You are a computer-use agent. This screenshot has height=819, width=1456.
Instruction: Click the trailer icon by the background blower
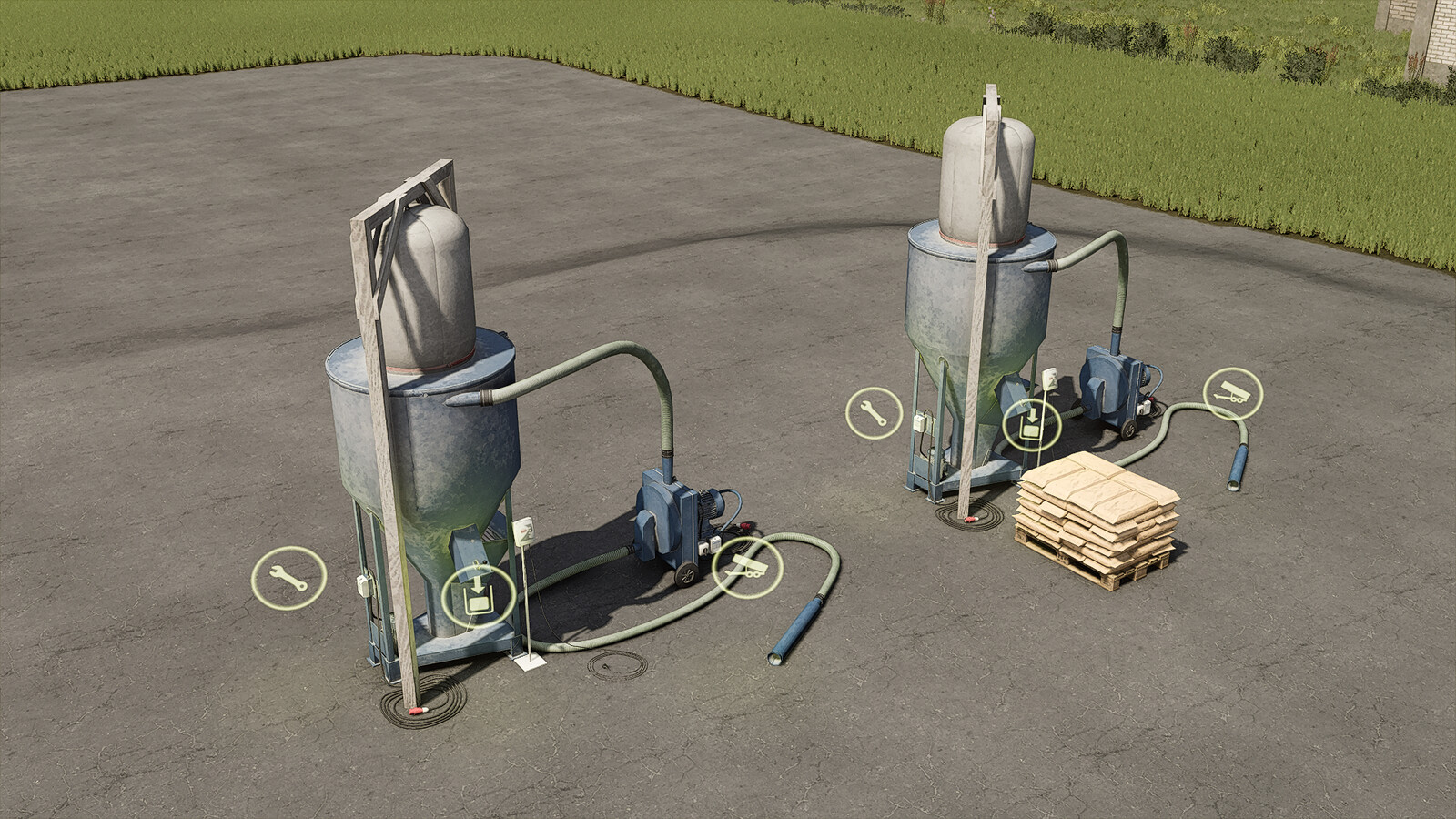click(1232, 394)
